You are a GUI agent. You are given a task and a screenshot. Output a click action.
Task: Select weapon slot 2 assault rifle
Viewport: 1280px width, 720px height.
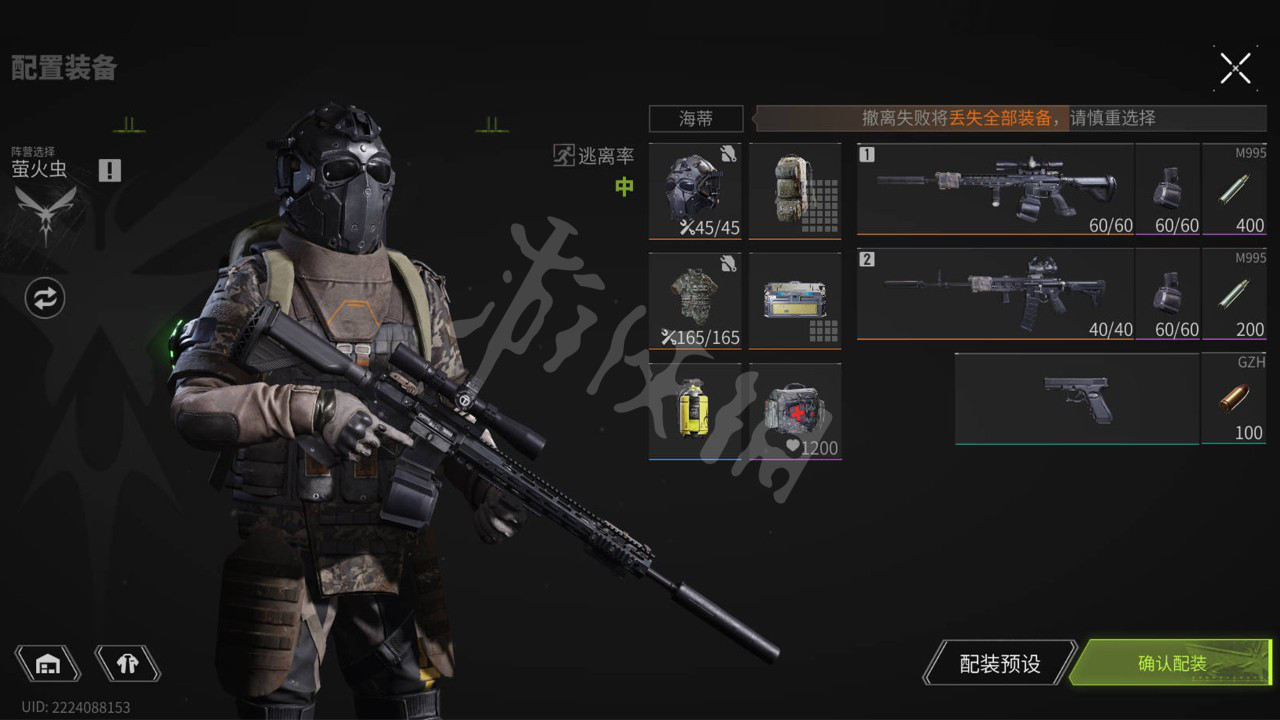(995, 293)
